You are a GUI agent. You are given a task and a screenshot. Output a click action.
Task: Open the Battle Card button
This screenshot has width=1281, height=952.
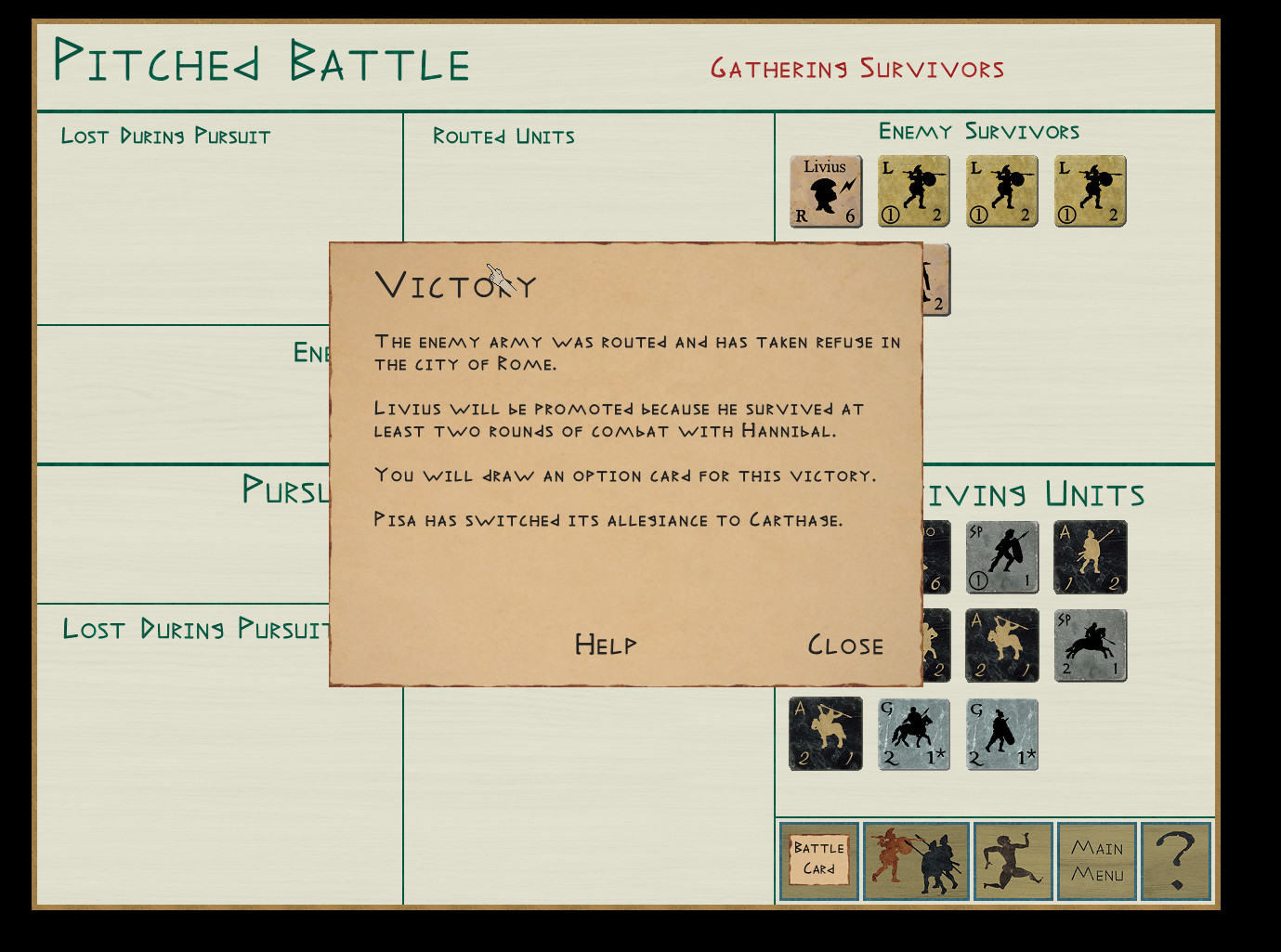818,860
